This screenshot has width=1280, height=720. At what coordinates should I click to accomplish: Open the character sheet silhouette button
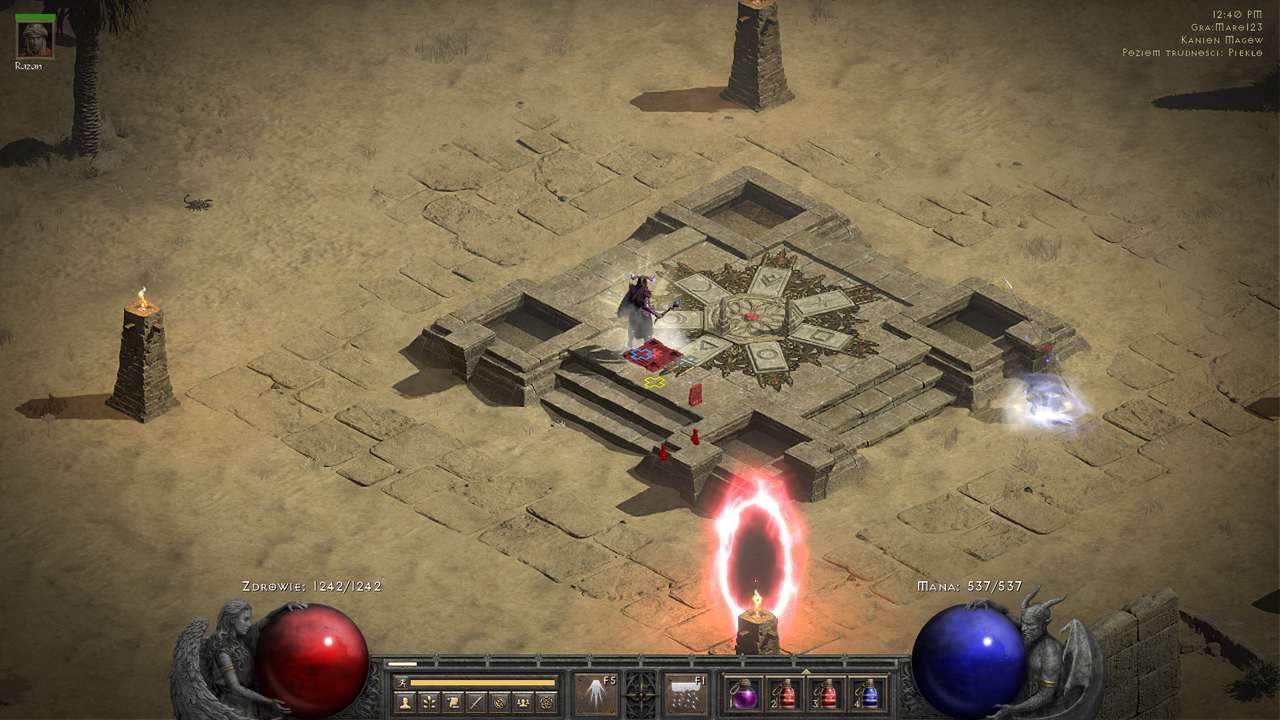coord(404,702)
